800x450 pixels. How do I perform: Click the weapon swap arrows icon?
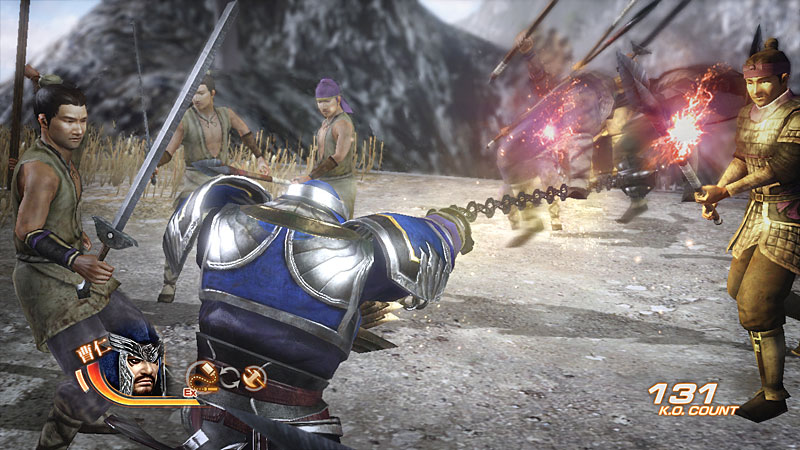pos(228,378)
